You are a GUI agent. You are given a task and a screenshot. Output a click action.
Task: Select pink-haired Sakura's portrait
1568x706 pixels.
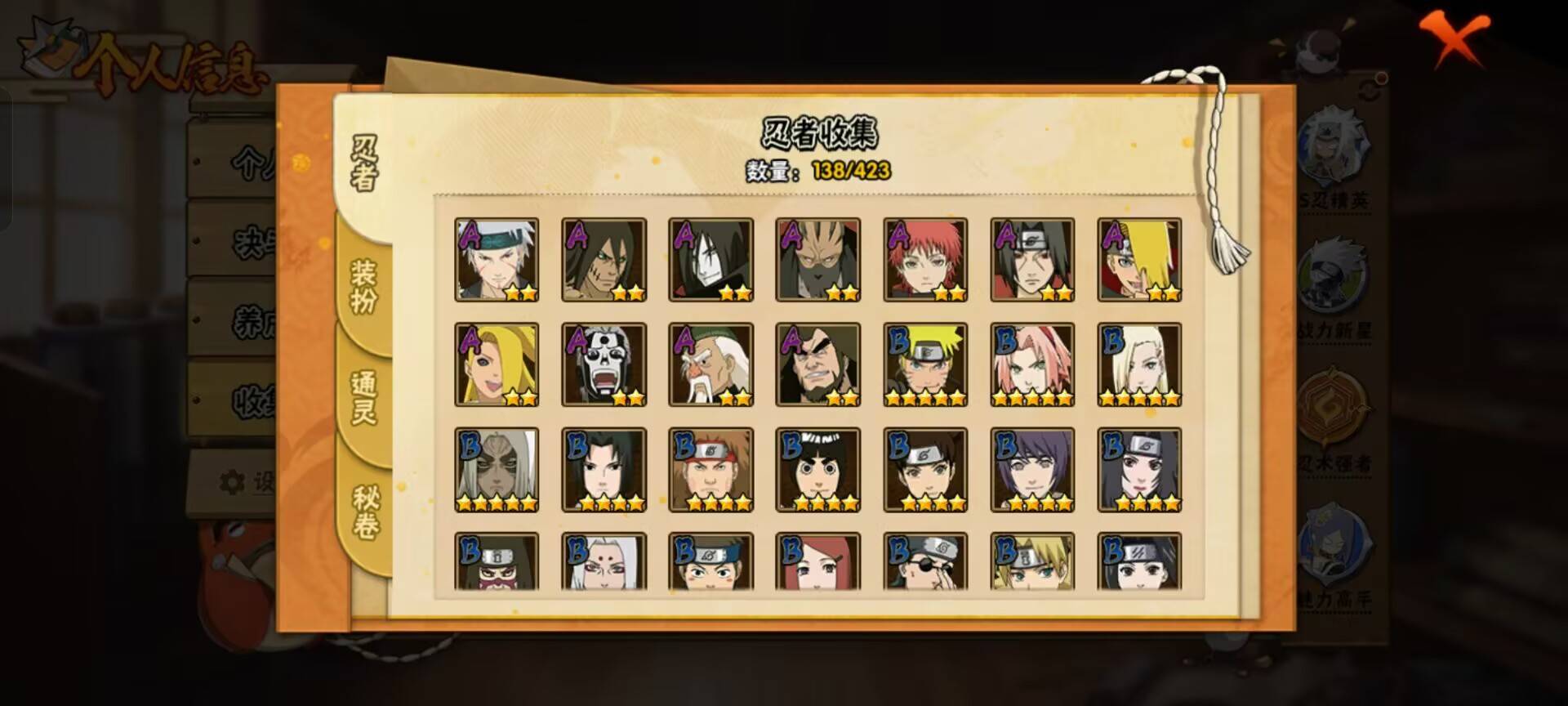pyautogui.click(x=1032, y=364)
